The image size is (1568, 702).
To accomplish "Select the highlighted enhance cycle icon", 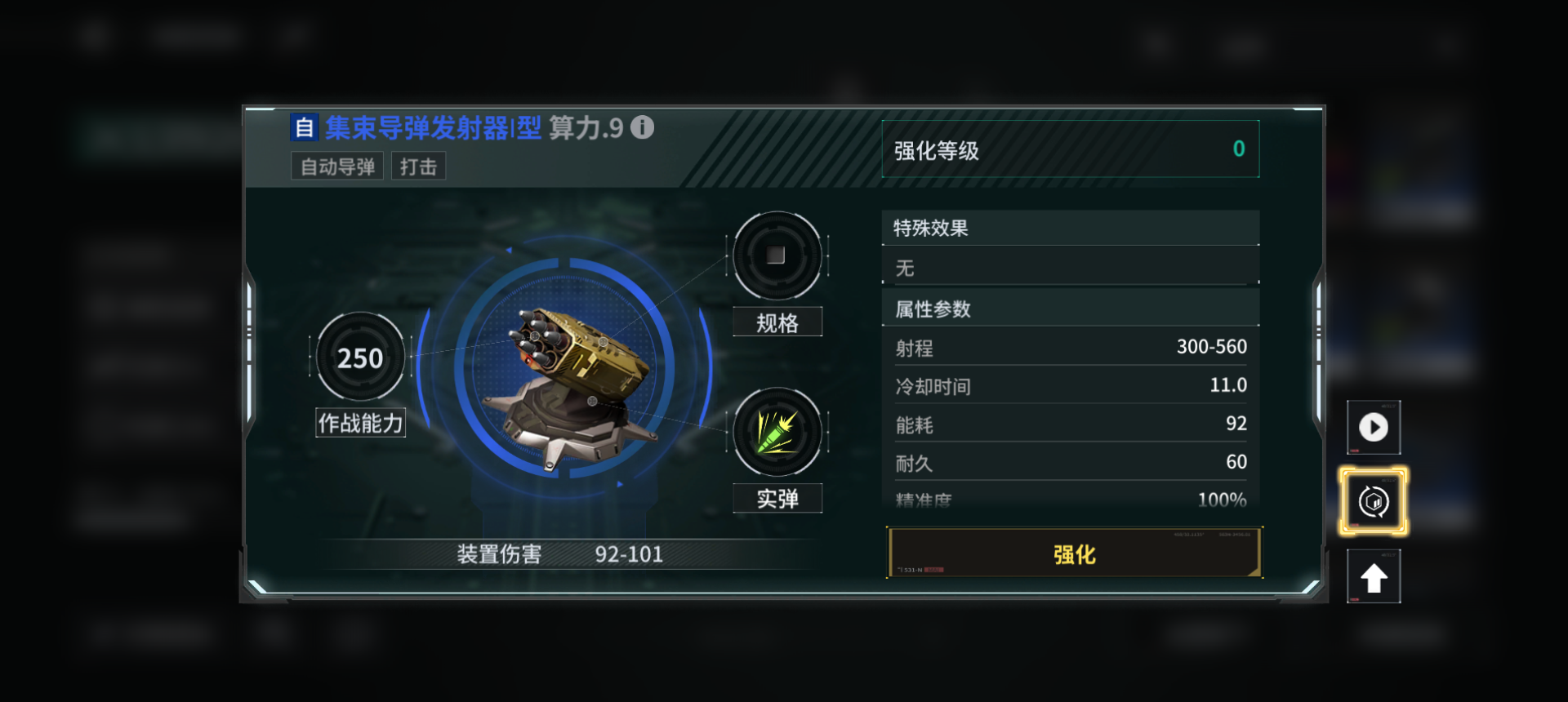I will point(1374,500).
